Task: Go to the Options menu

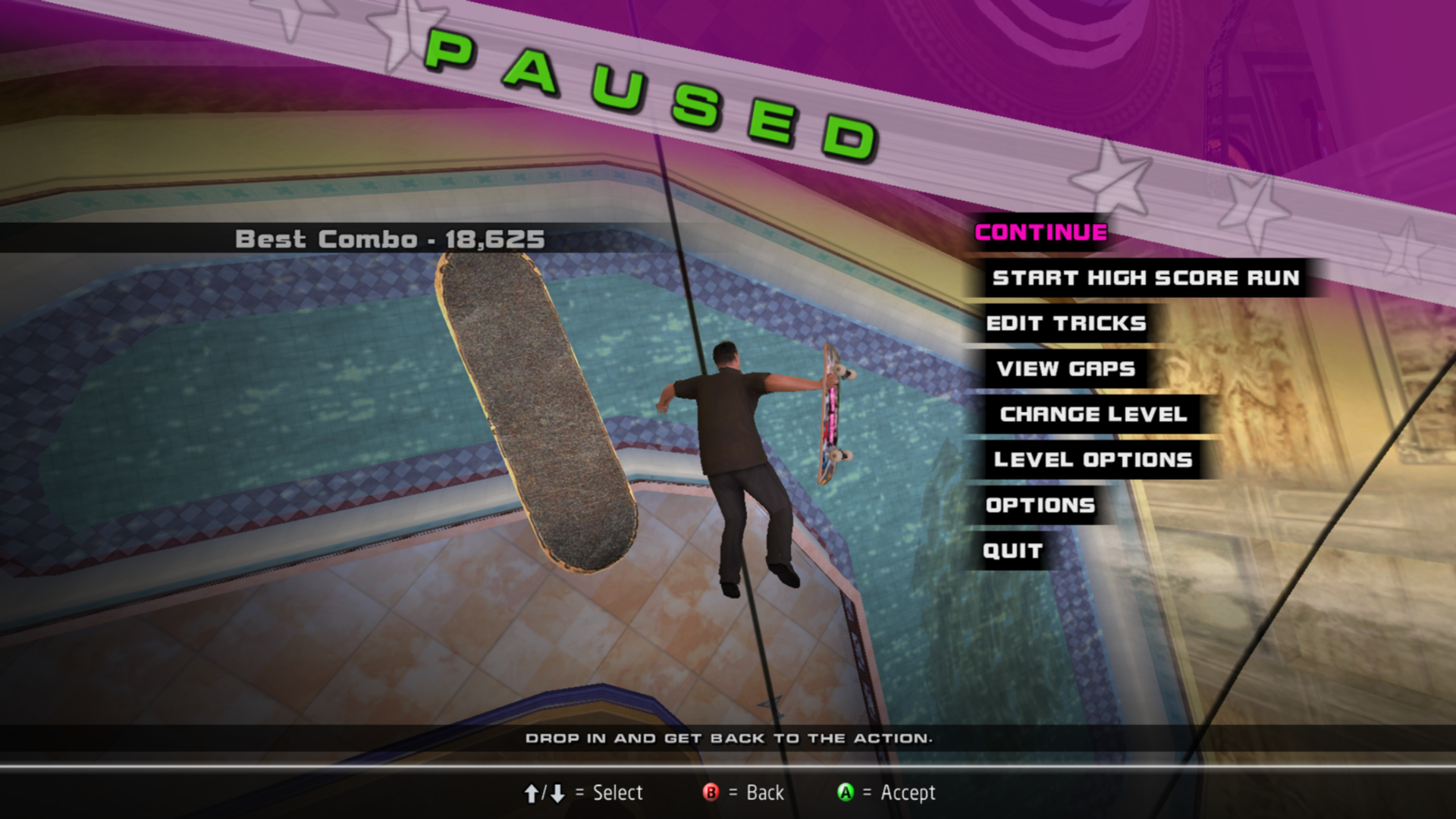Action: tap(1040, 506)
